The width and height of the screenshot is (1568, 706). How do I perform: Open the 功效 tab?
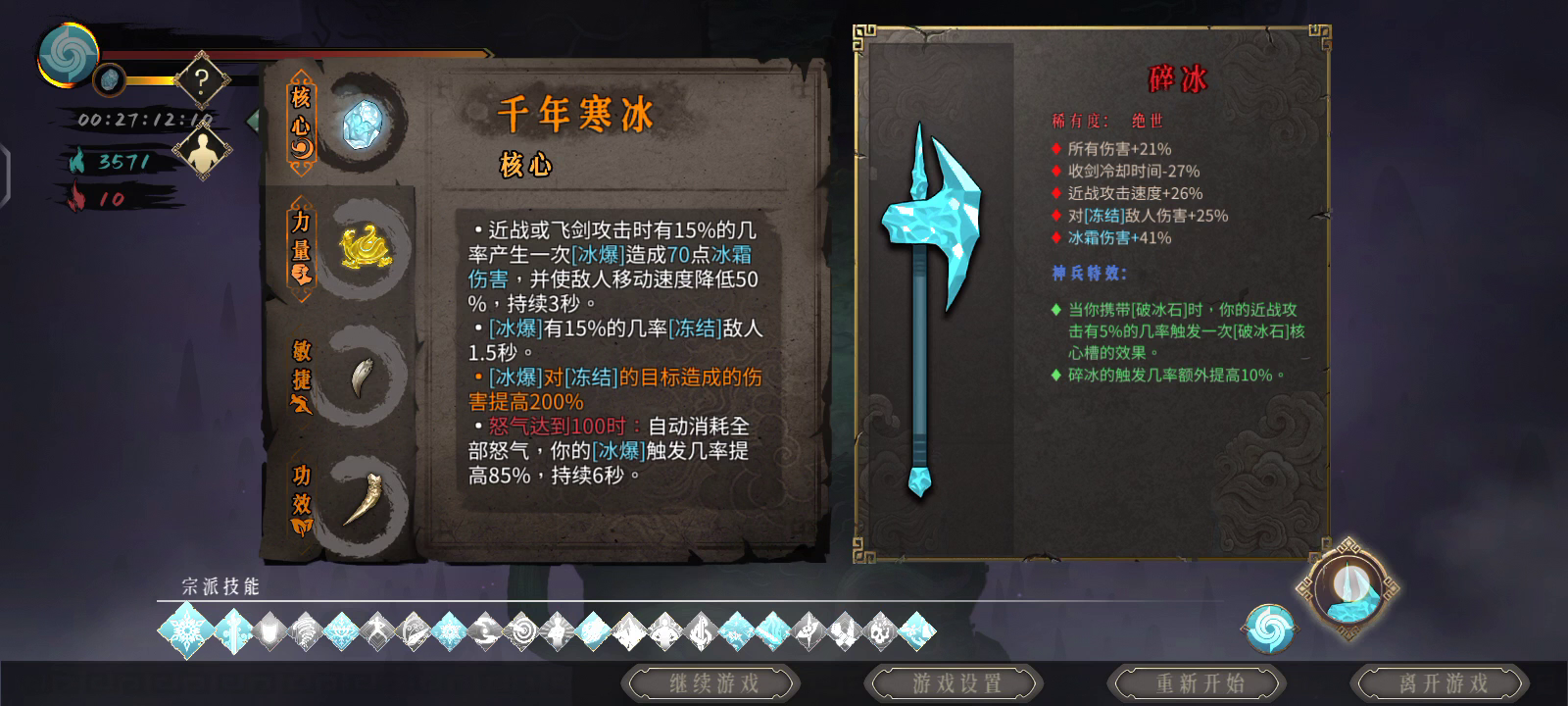click(x=300, y=498)
